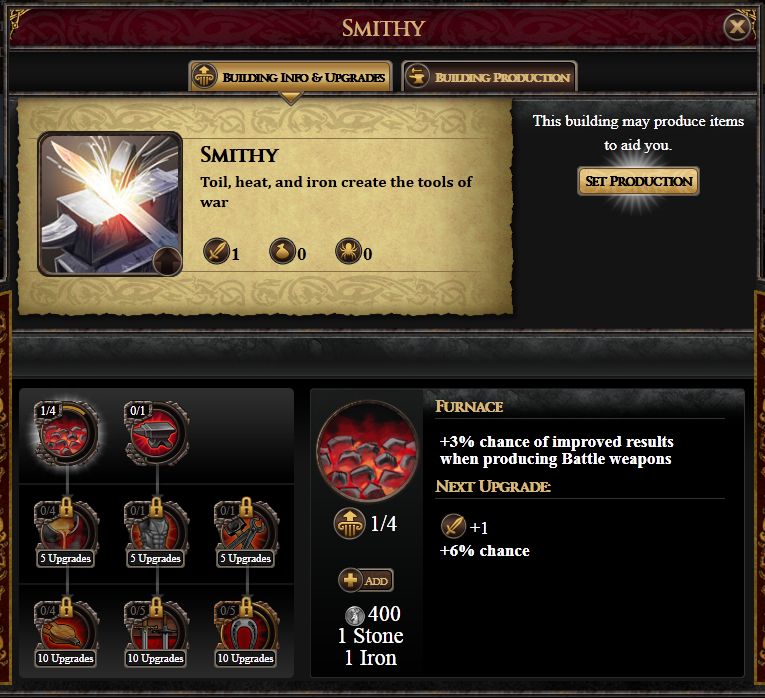Add a Furnace upgrade level

pyautogui.click(x=366, y=580)
